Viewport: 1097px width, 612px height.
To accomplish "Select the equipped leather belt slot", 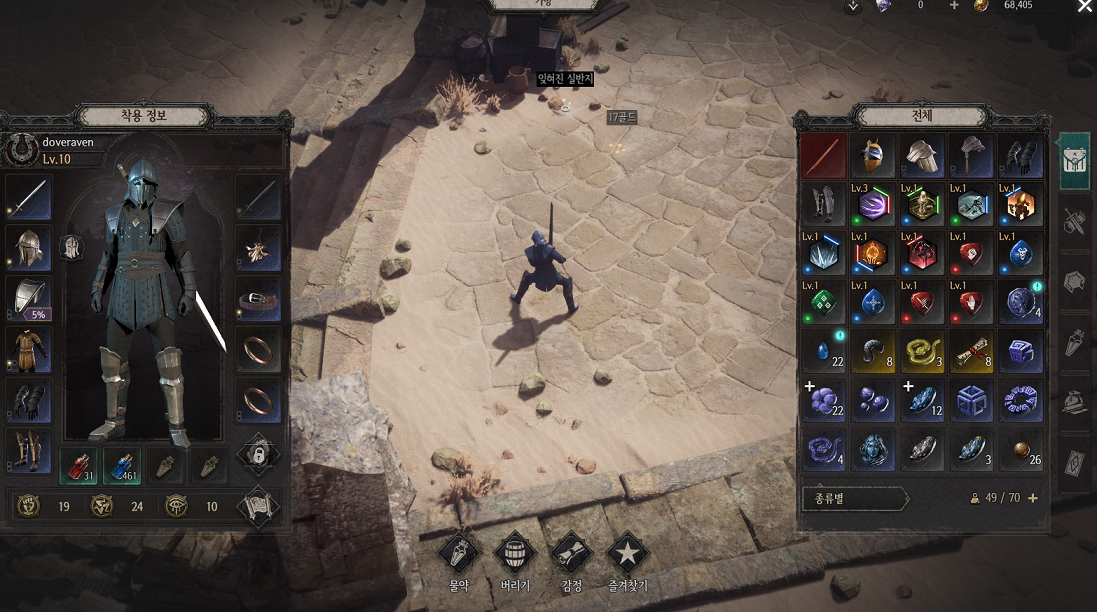I will coord(259,297).
